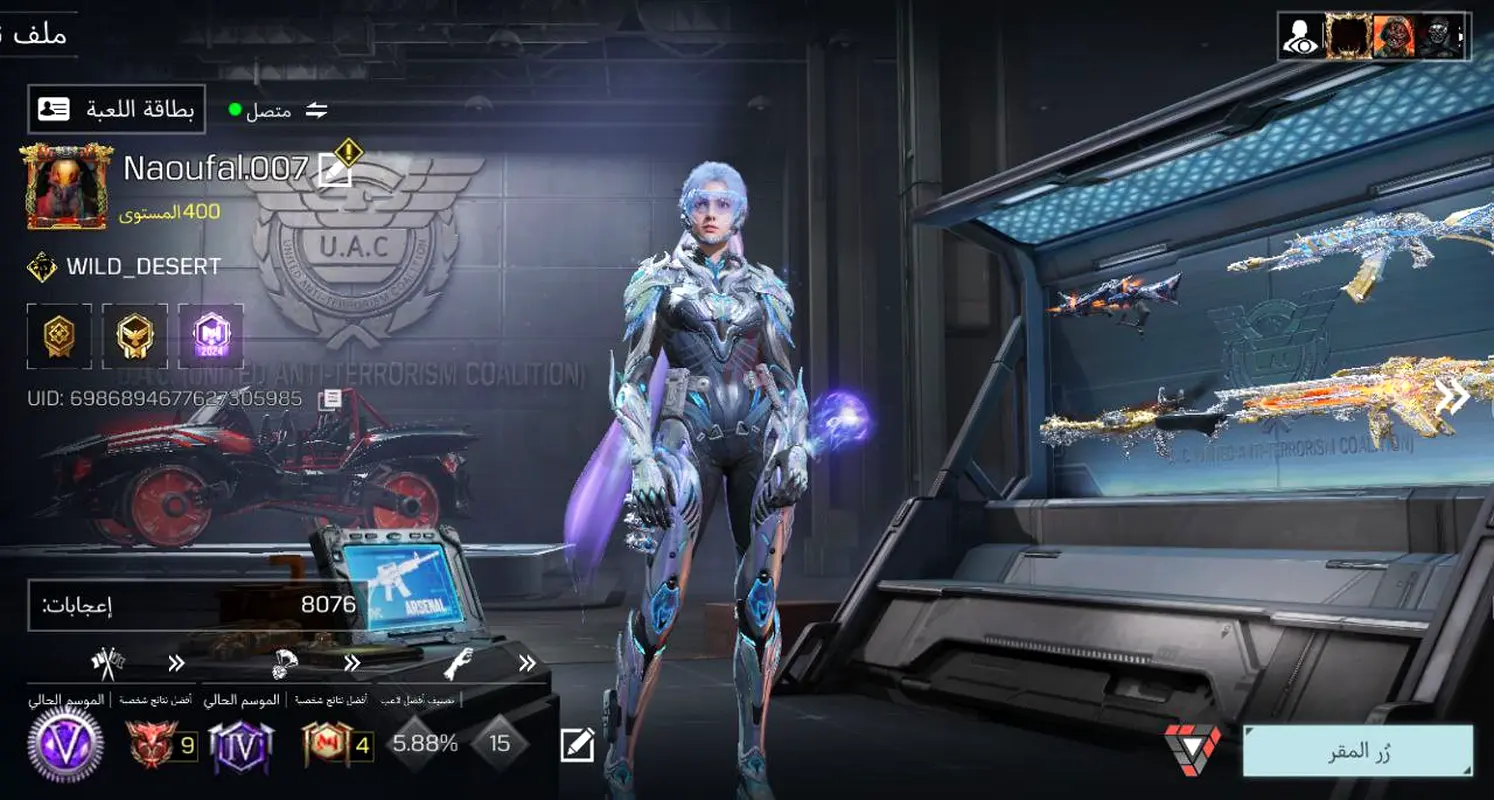Expand the weapon showcase double arrows

pyautogui.click(x=1452, y=397)
